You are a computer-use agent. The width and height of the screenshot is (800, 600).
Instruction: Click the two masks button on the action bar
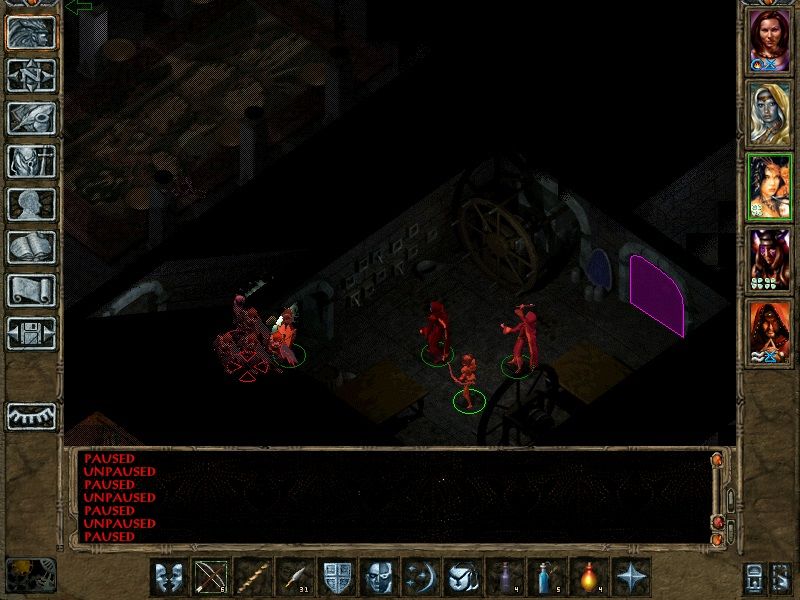pyautogui.click(x=170, y=578)
